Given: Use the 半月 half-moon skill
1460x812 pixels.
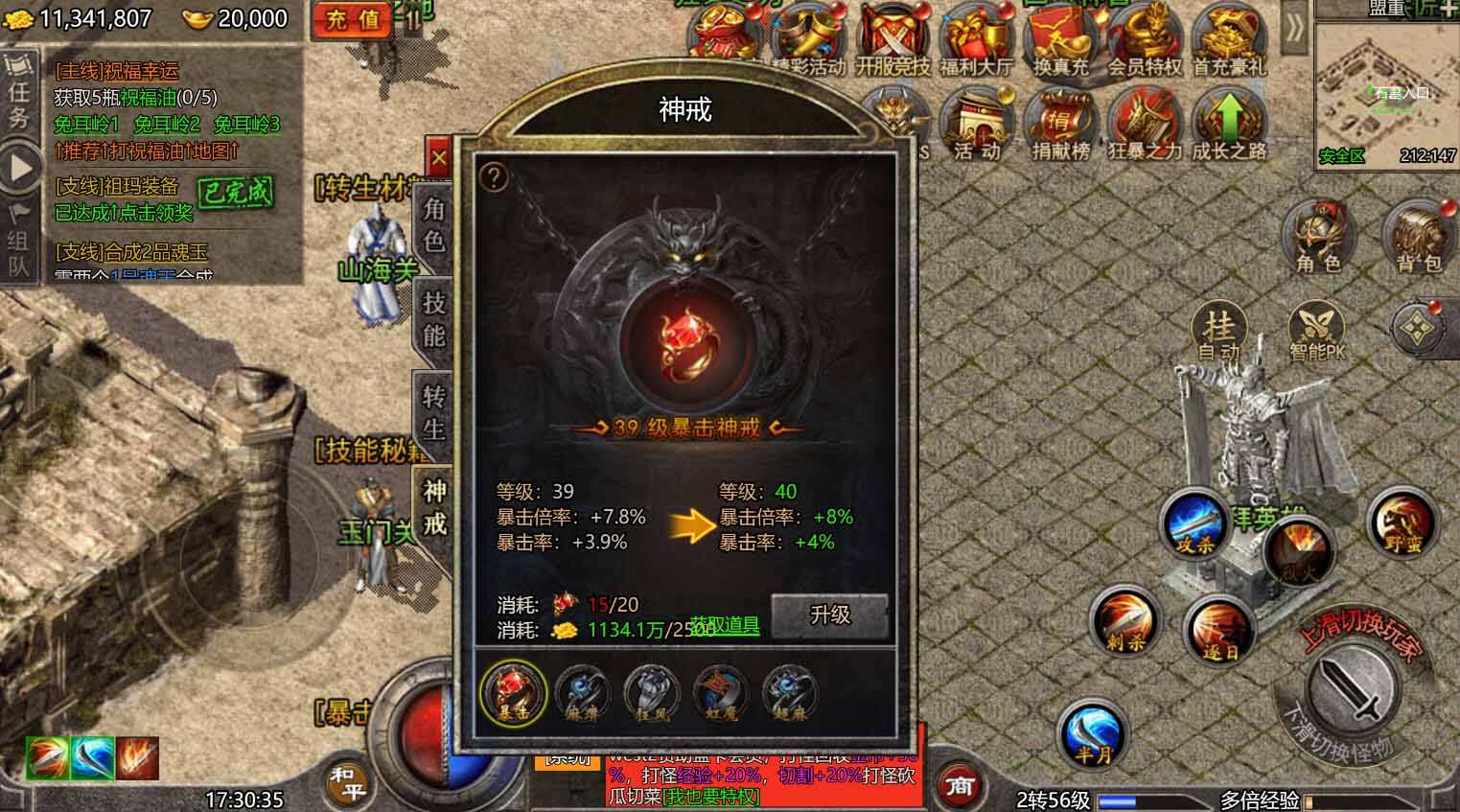Looking at the screenshot, I should coord(1095,736).
